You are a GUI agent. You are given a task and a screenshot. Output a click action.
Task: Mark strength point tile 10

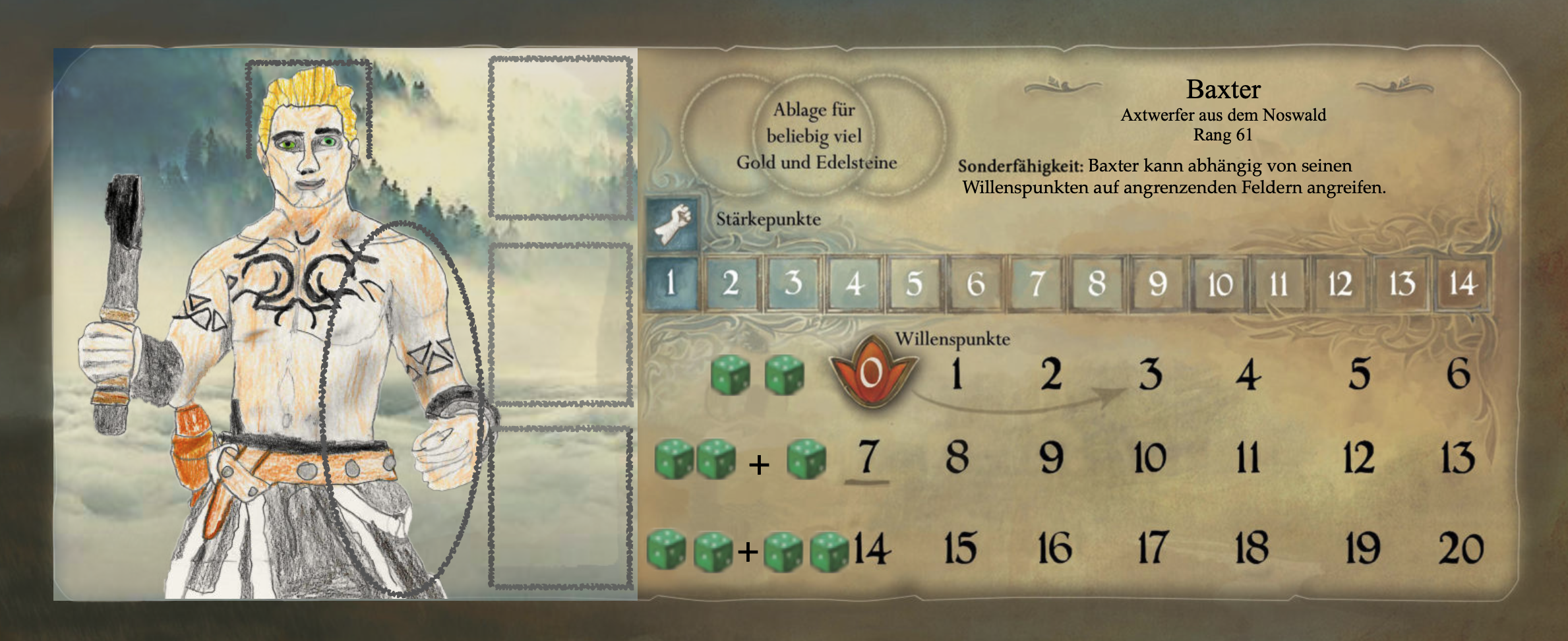coord(1220,284)
